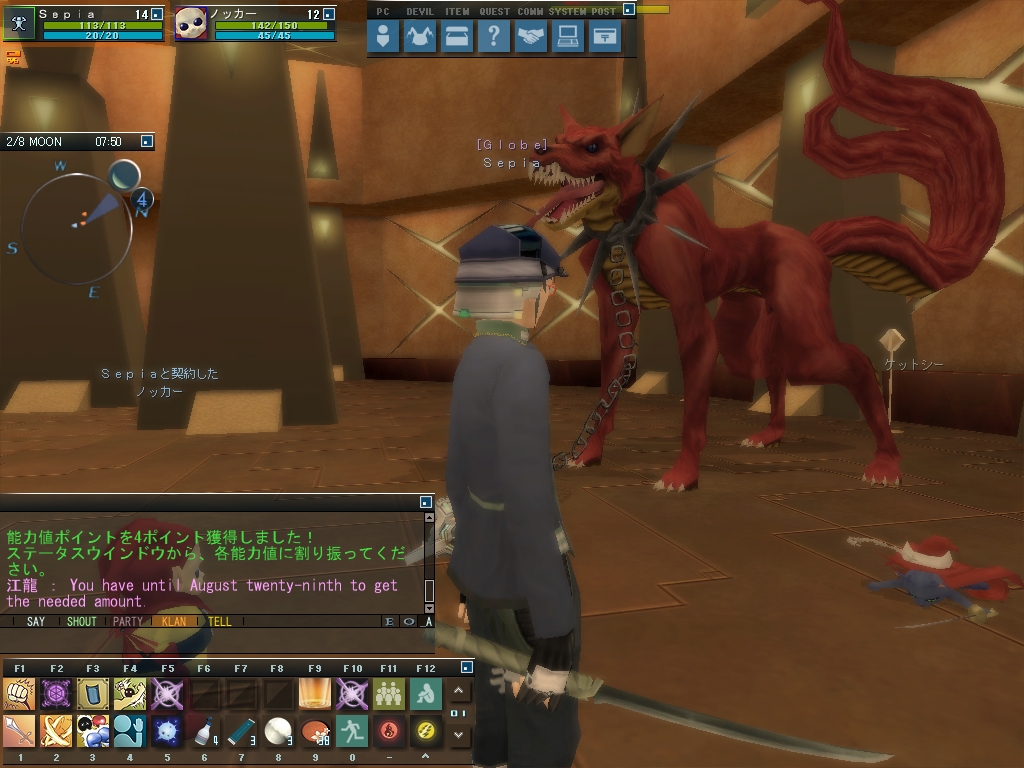This screenshot has width=1024, height=768.
Task: Select the beer glass hotbar slot
Action: click(x=315, y=693)
